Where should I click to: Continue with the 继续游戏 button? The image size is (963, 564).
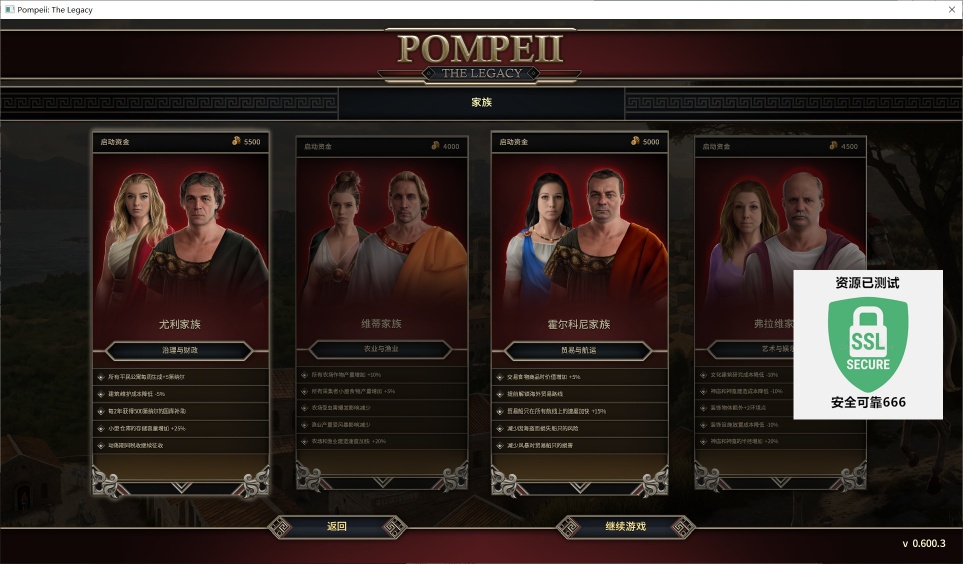(x=625, y=527)
